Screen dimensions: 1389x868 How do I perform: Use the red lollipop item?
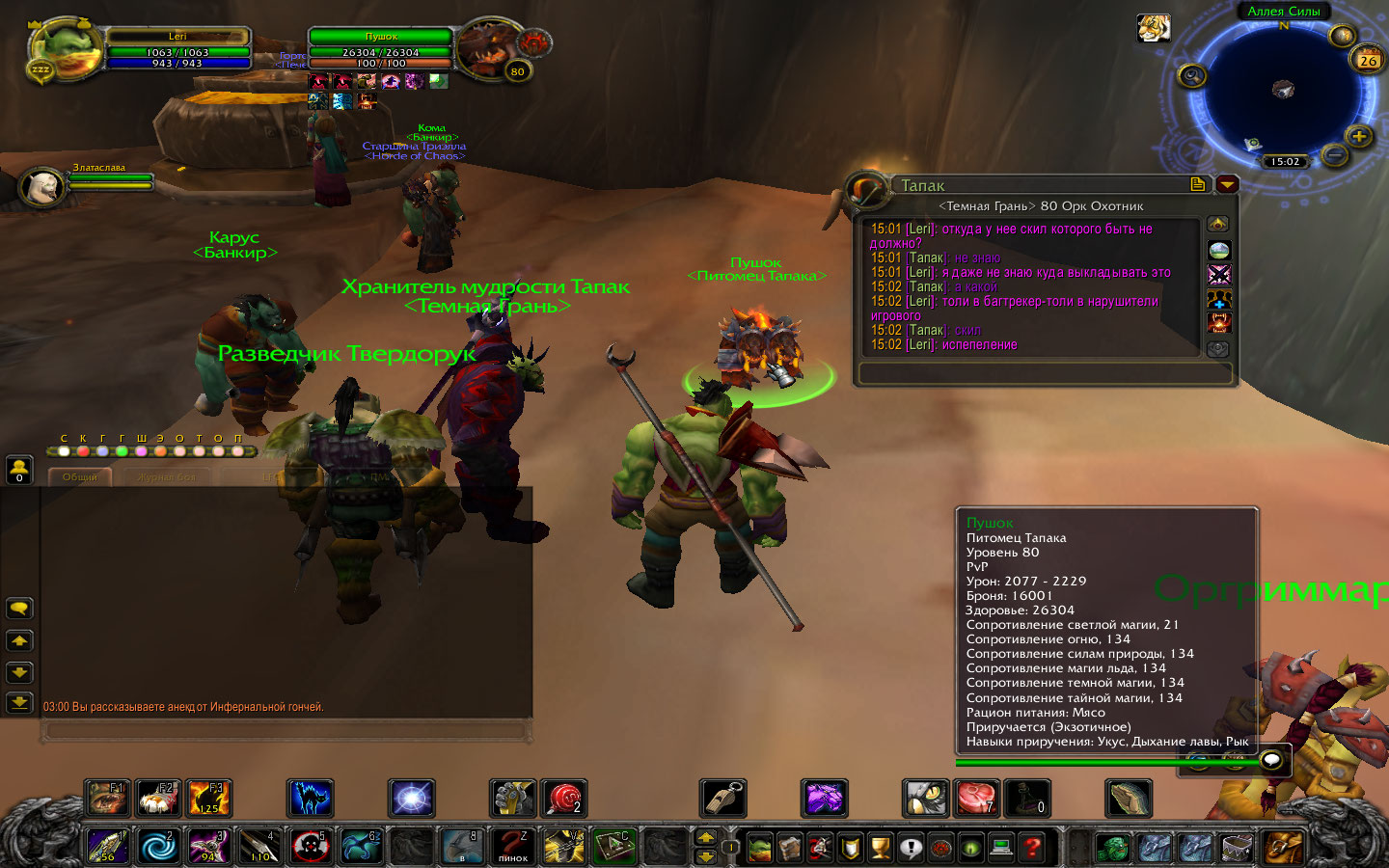tap(563, 799)
